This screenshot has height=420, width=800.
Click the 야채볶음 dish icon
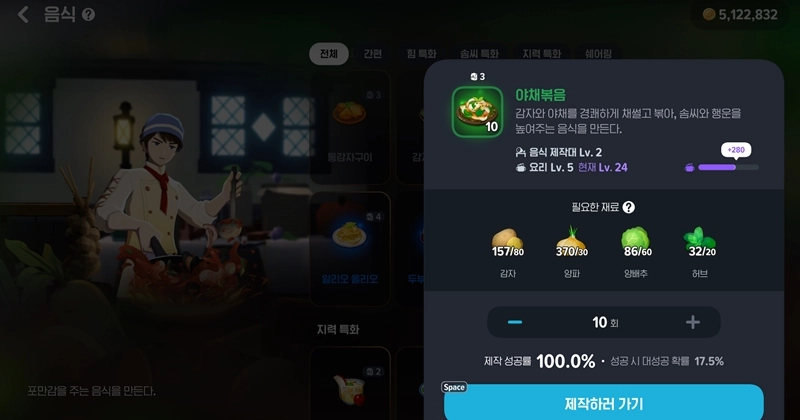coord(477,111)
